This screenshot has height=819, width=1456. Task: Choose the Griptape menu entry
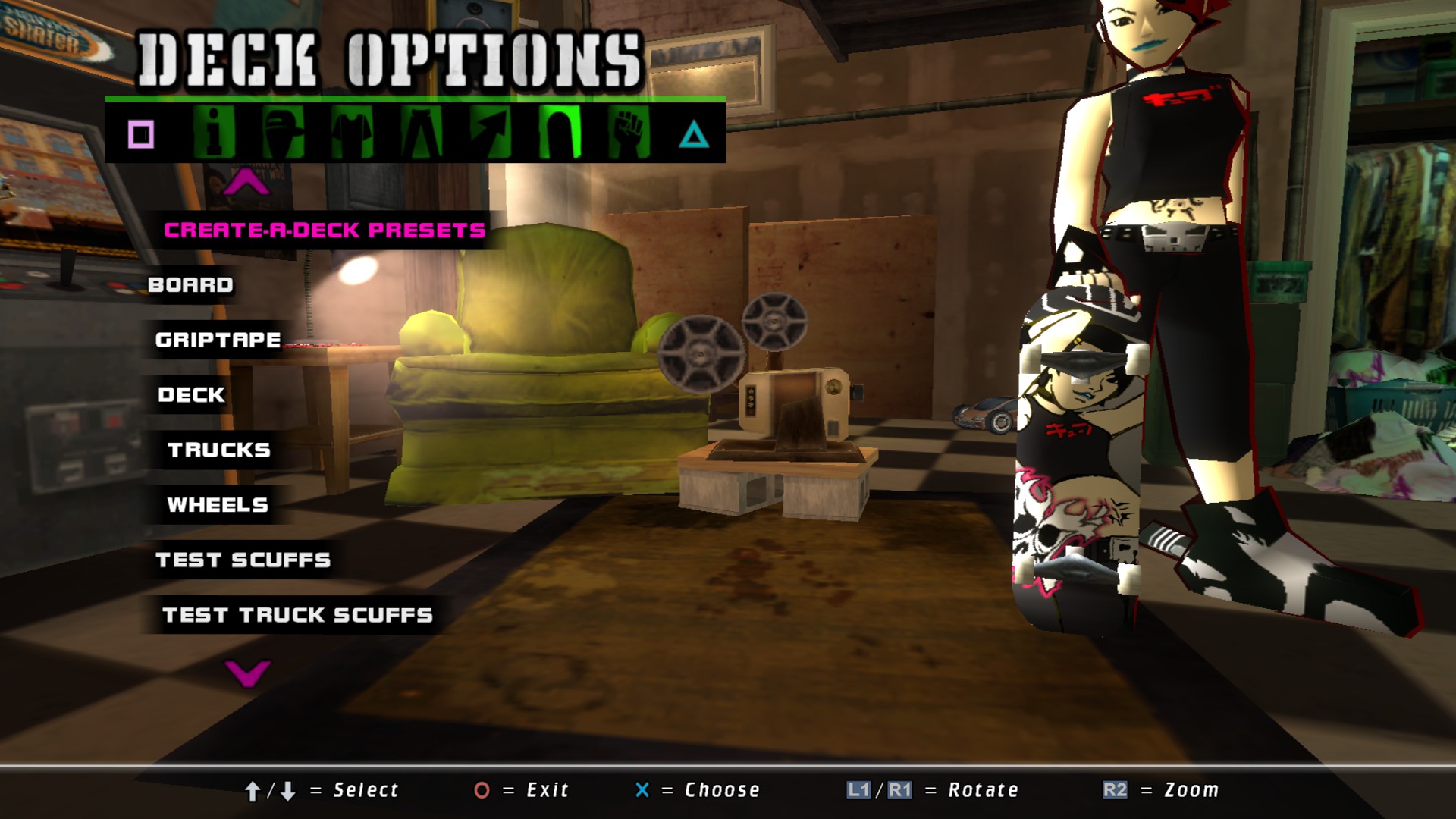218,340
